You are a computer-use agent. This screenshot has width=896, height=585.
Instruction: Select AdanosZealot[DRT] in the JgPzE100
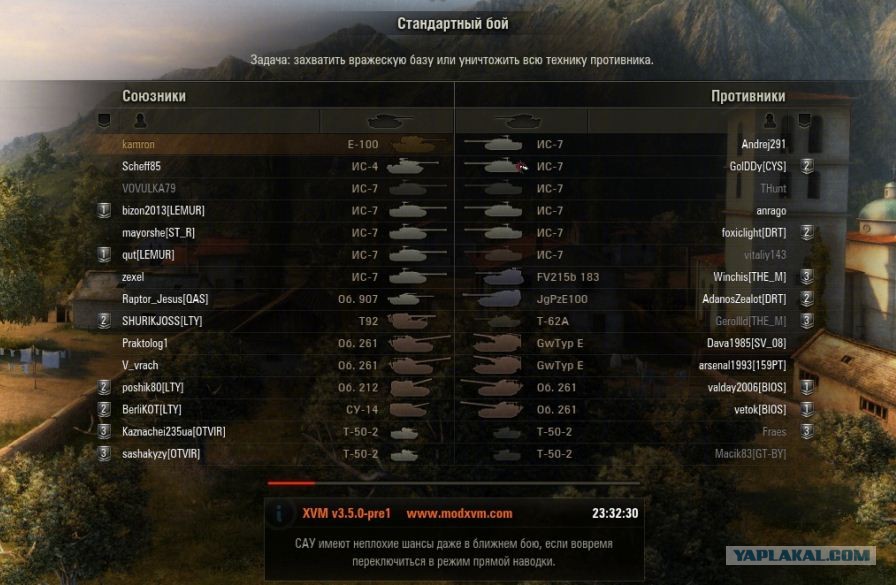744,299
